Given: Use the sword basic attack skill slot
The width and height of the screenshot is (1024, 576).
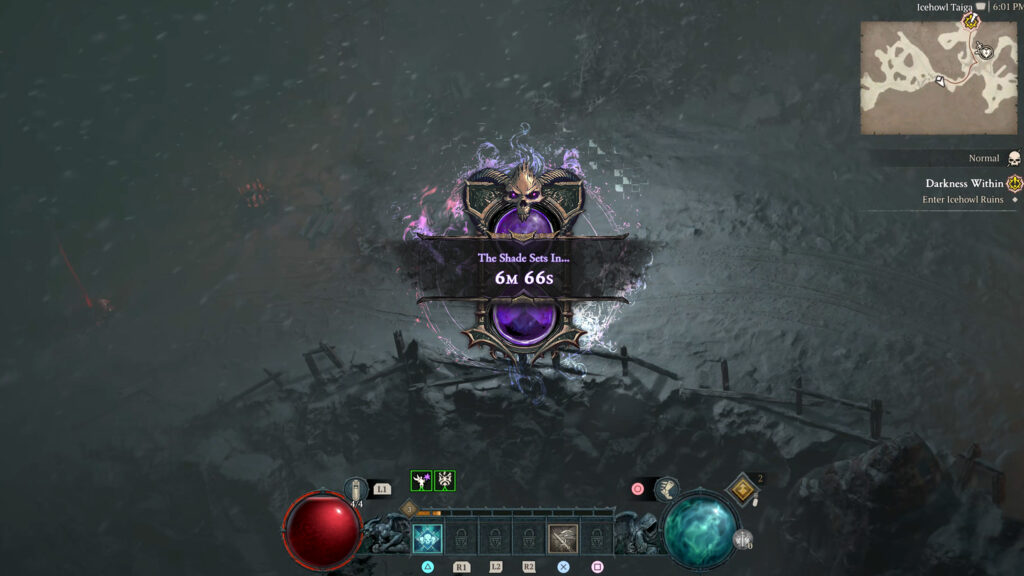Looking at the screenshot, I should 562,539.
